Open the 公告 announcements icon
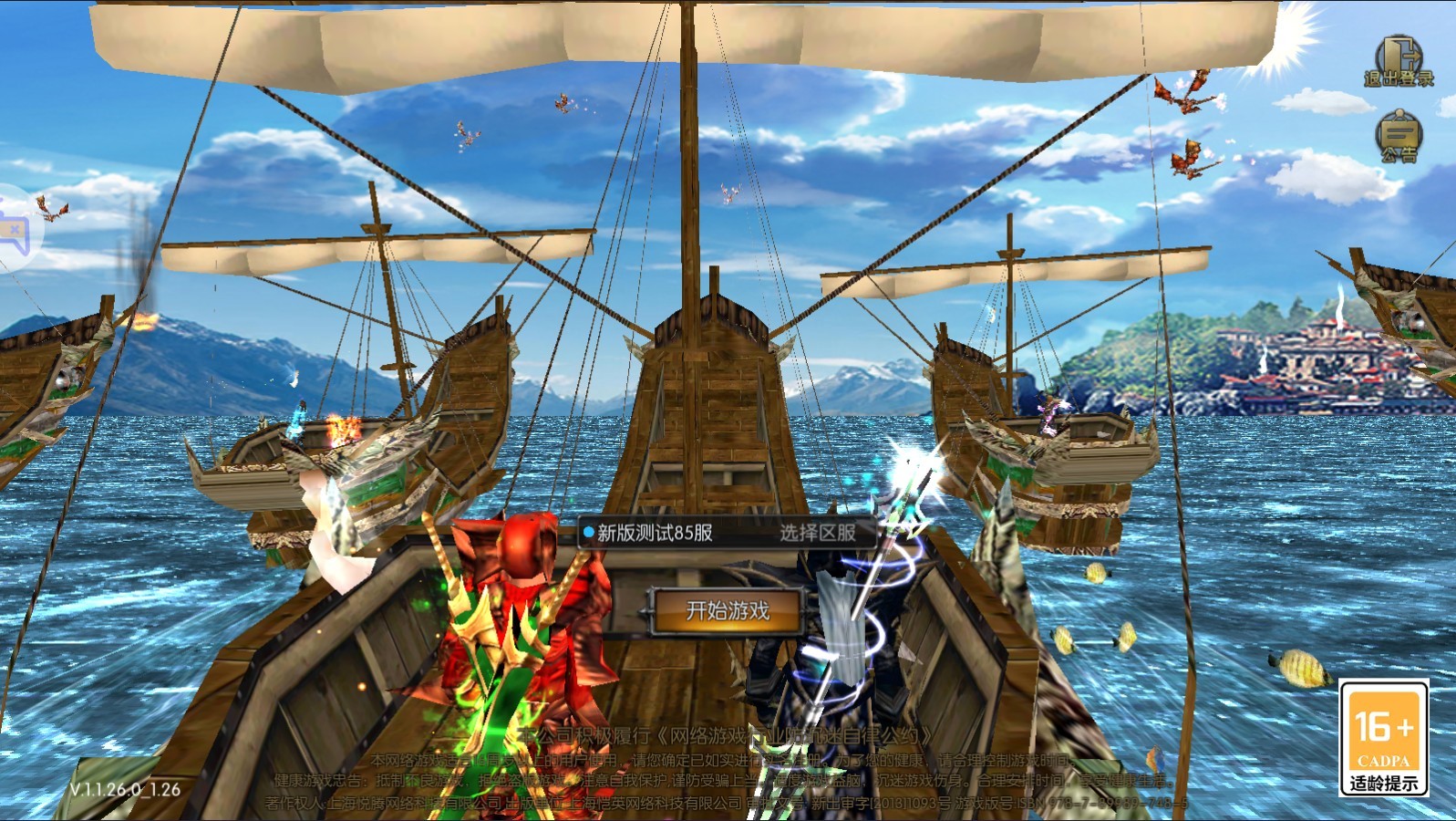This screenshot has height=821, width=1456. coord(1398,136)
